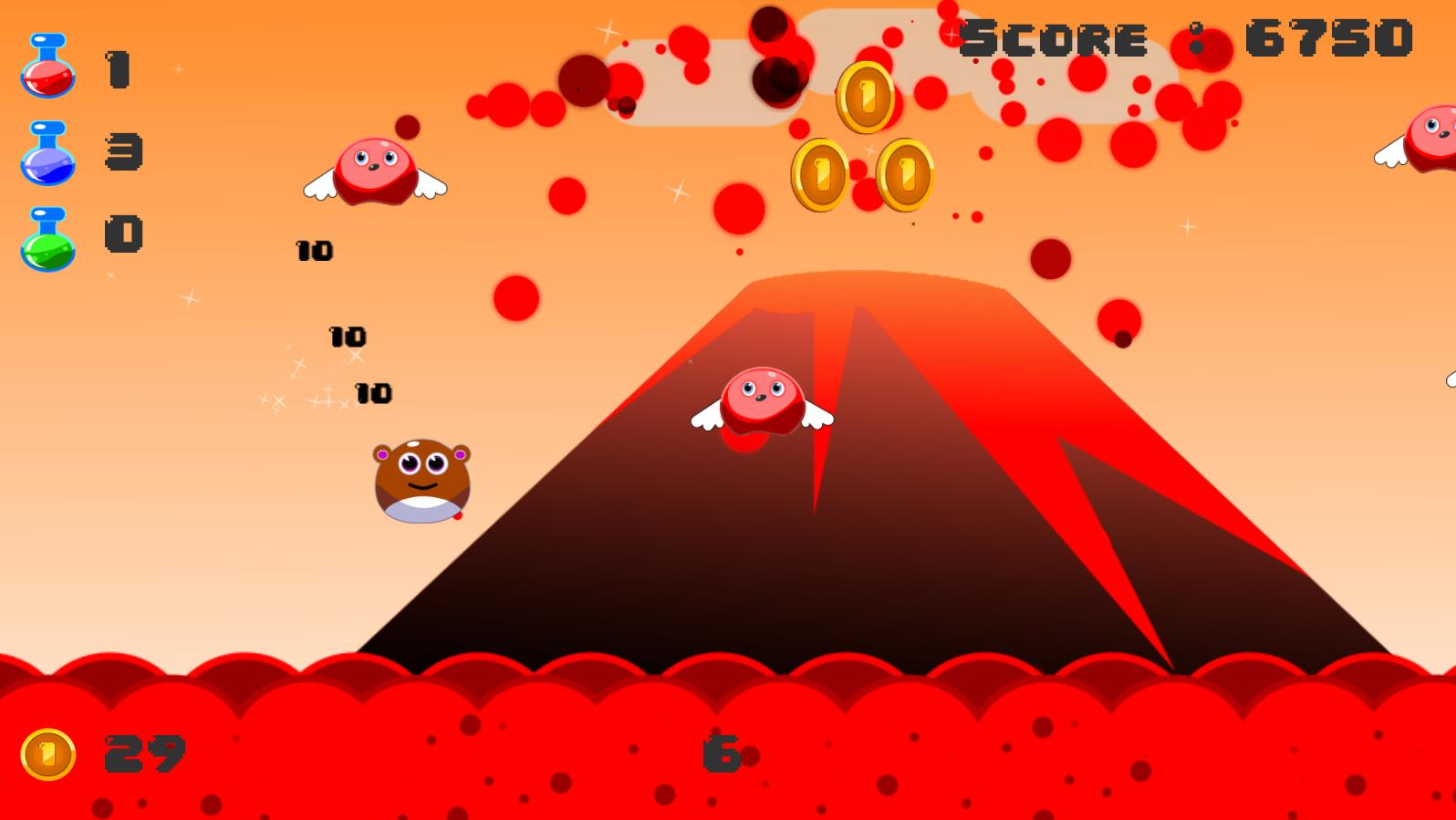Image resolution: width=1456 pixels, height=820 pixels.
Task: Click the number 6 above the lava
Action: (721, 753)
